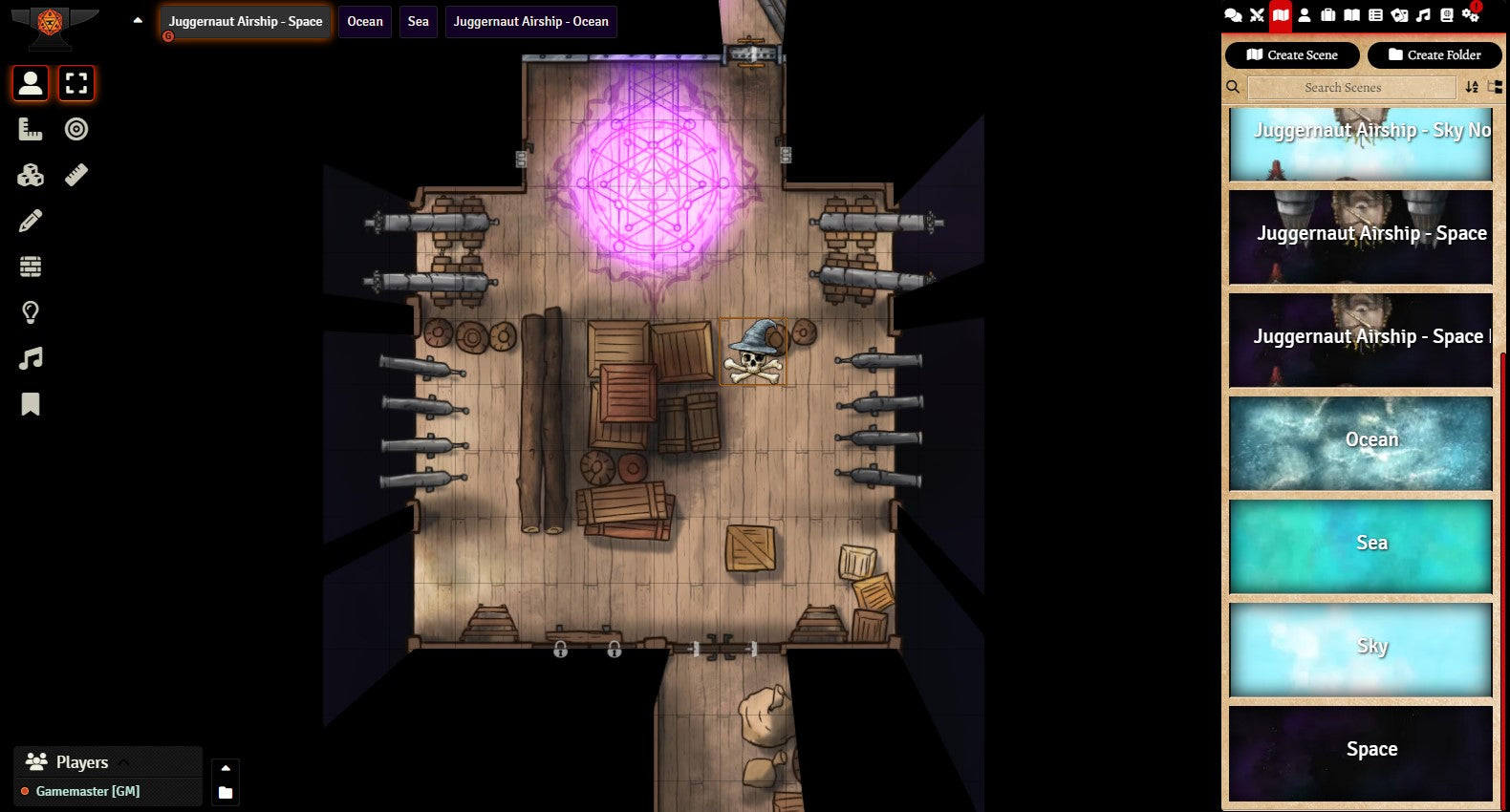The height and width of the screenshot is (812, 1510).
Task: Open the Sky scene thumbnail in sidebar
Action: (1360, 649)
